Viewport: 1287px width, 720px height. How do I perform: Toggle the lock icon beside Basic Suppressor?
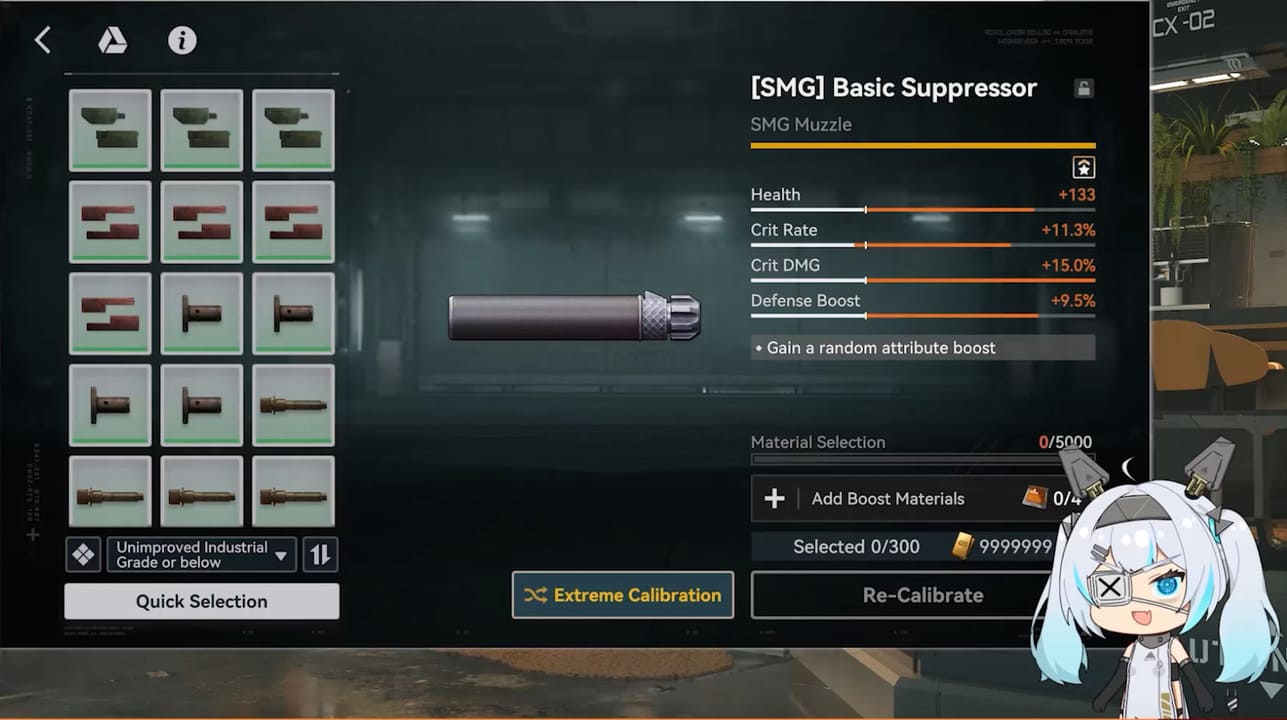coord(1083,88)
